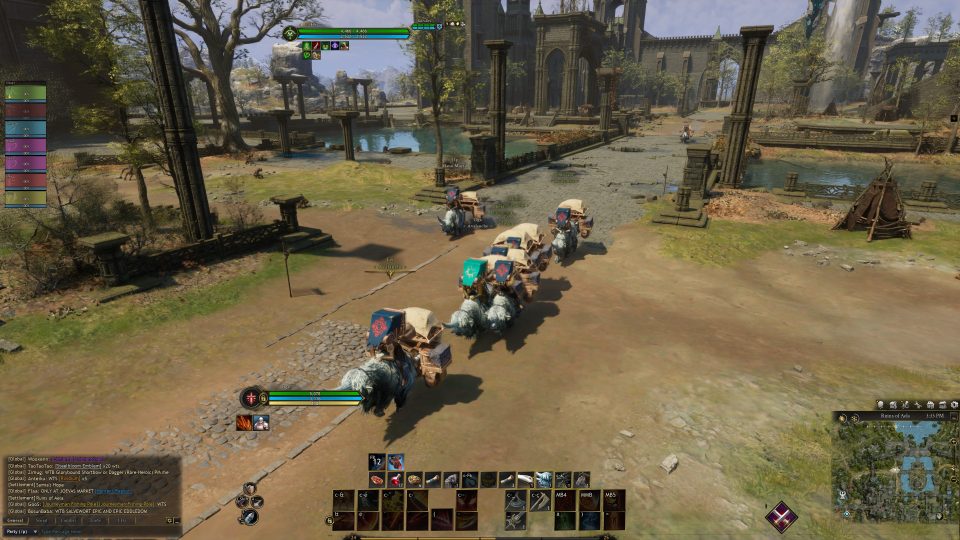This screenshot has height=540, width=960.
Task: Click the crossed swords diamond icon
Action: [781, 516]
